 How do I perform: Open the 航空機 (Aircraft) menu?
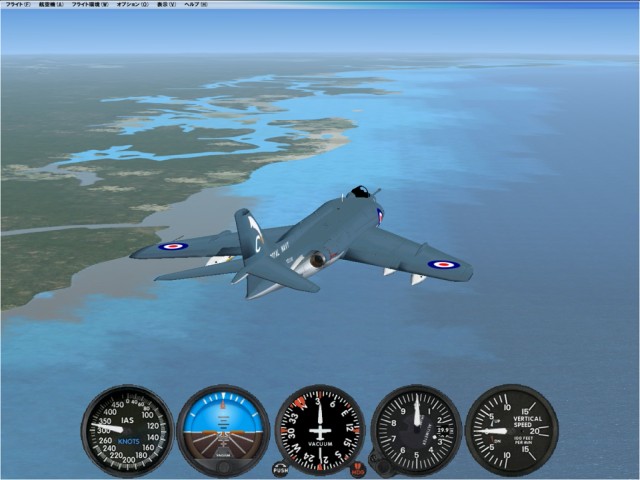coord(52,5)
